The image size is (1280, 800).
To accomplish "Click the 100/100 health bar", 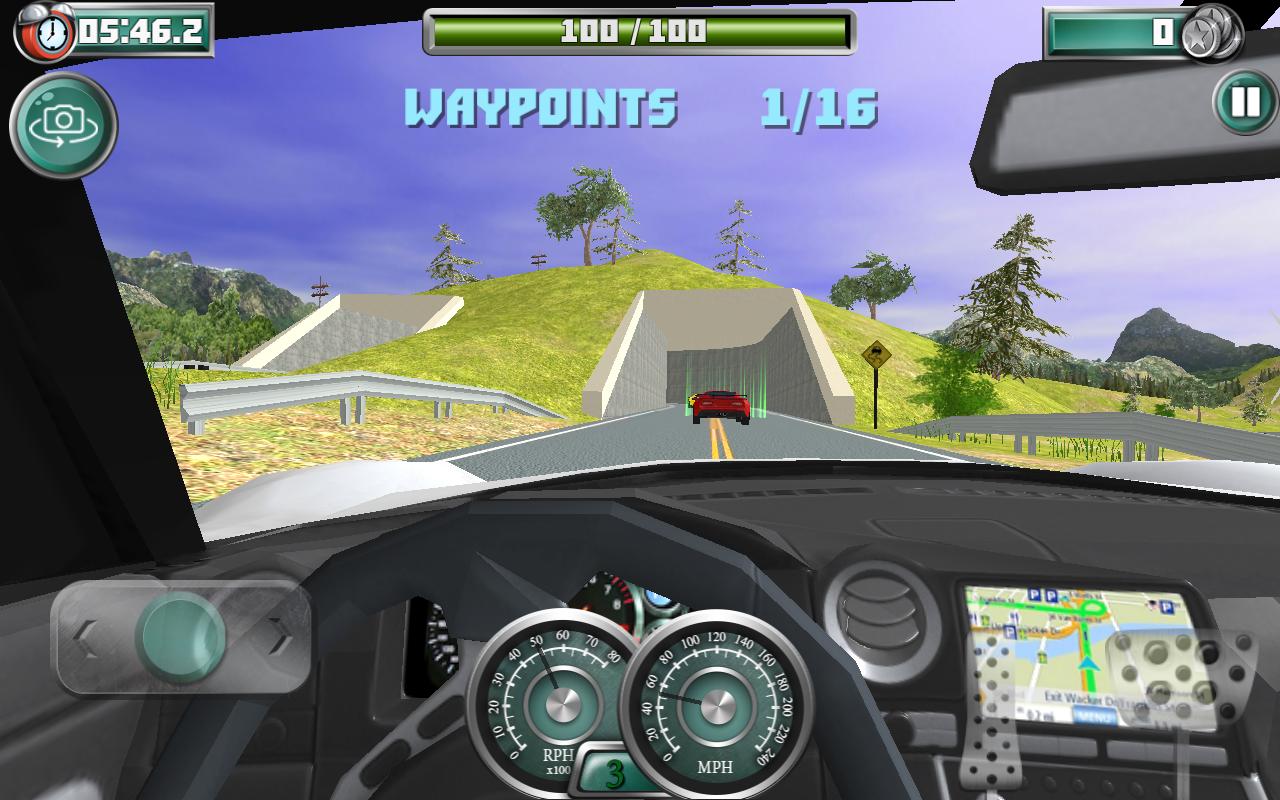I will [638, 29].
